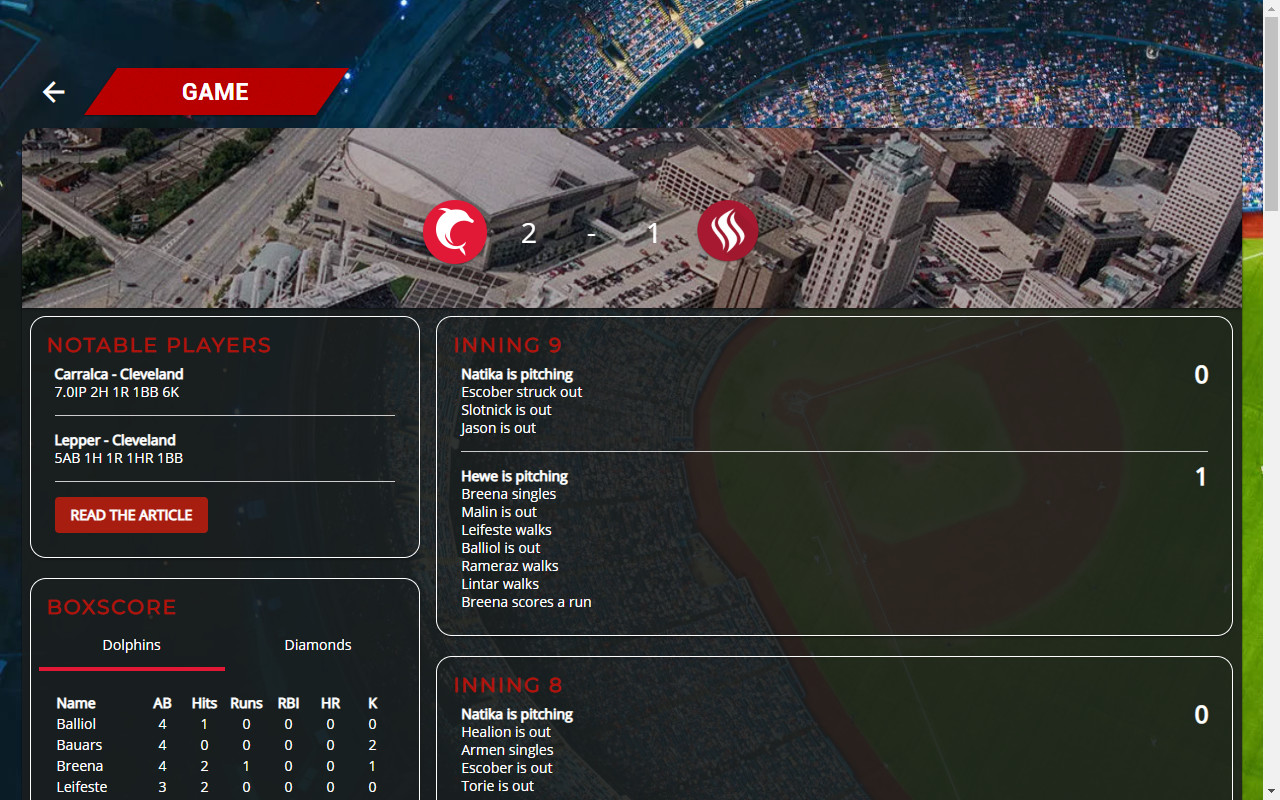1280x800 pixels.
Task: Click the Diamonds score of 1
Action: [x=653, y=233]
